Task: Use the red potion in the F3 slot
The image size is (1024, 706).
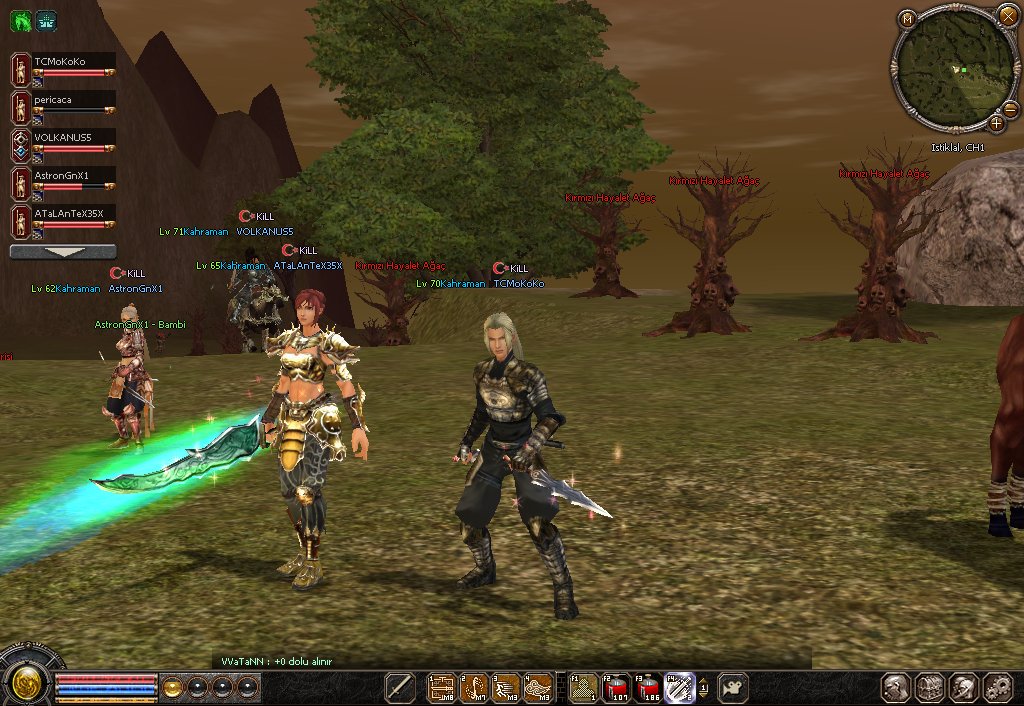Action: [646, 688]
